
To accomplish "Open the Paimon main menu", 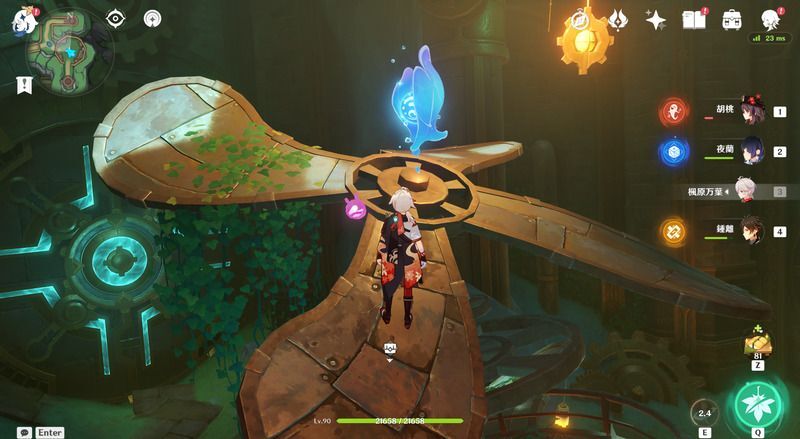I will 20,21.
